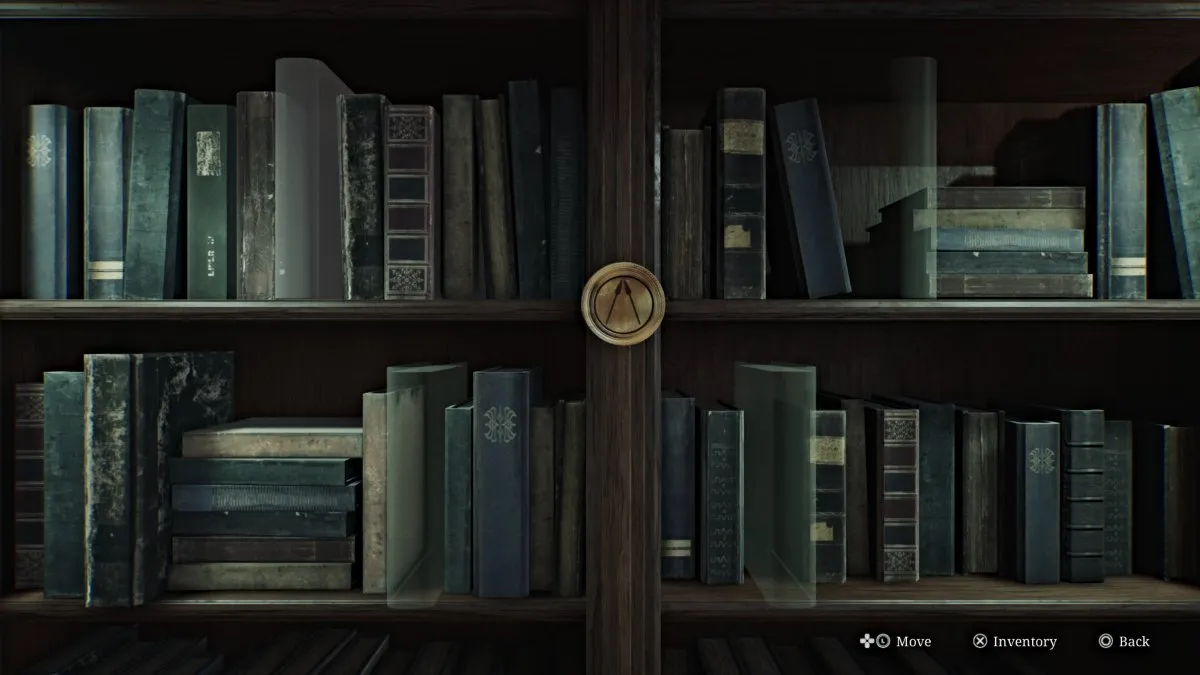1200x675 pixels.
Task: Select the pale translucent book beside the green book
Action: [x=304, y=180]
